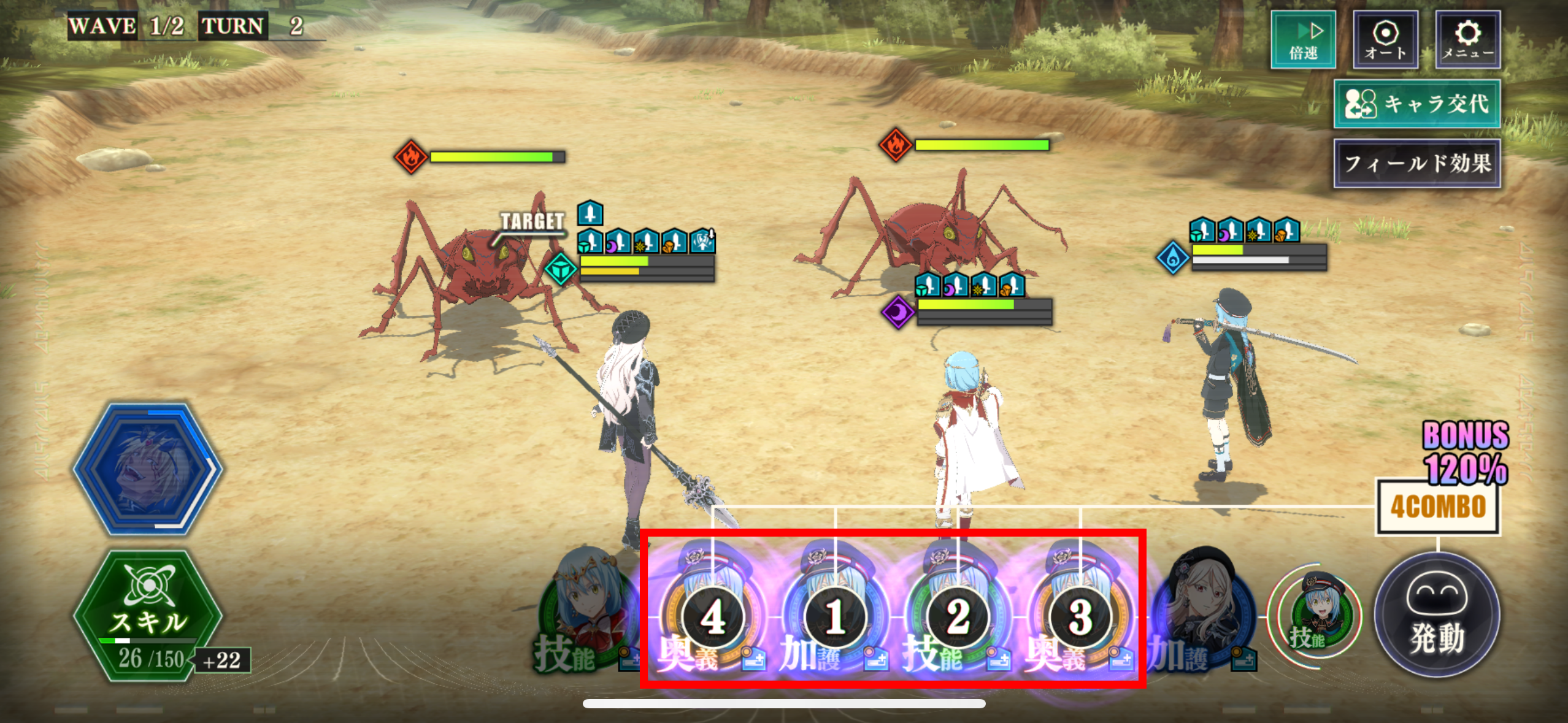1568x723 pixels.
Task: Open the キャラ交代 character swap
Action: 1416,104
